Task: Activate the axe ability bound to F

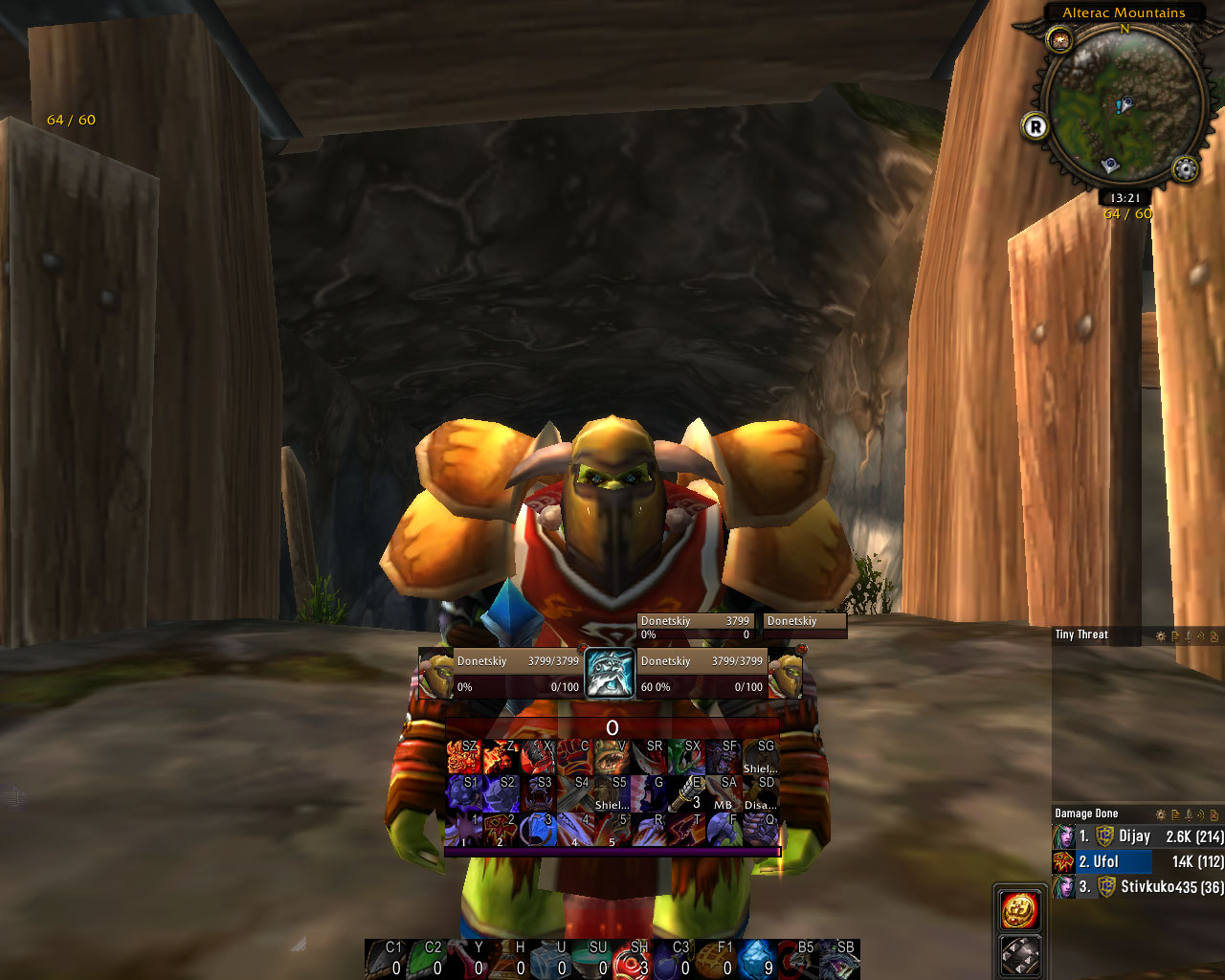Action: point(724,830)
